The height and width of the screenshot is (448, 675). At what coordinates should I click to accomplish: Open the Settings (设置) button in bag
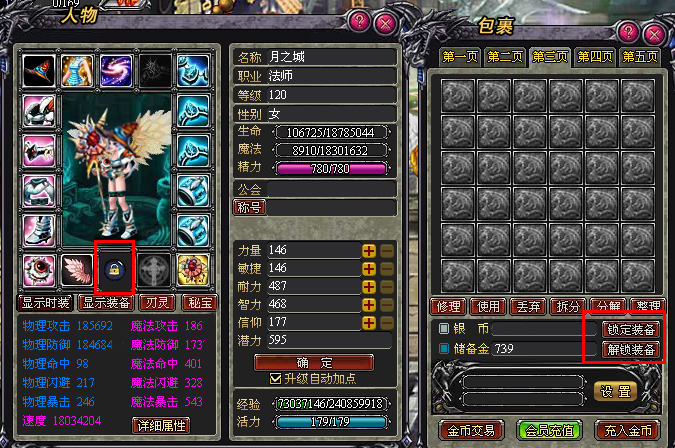(615, 391)
